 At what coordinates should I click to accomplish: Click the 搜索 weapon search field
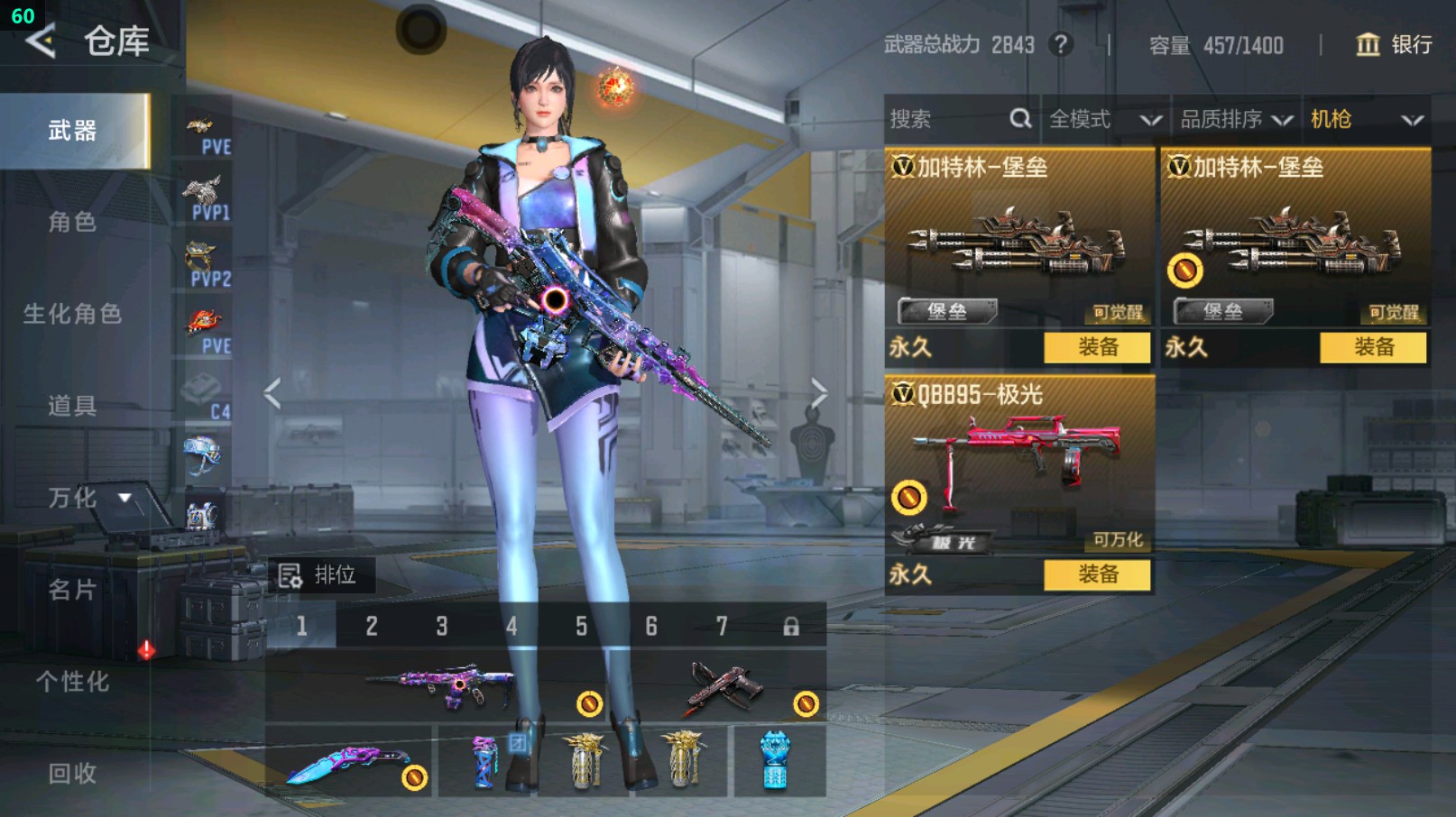[x=947, y=119]
